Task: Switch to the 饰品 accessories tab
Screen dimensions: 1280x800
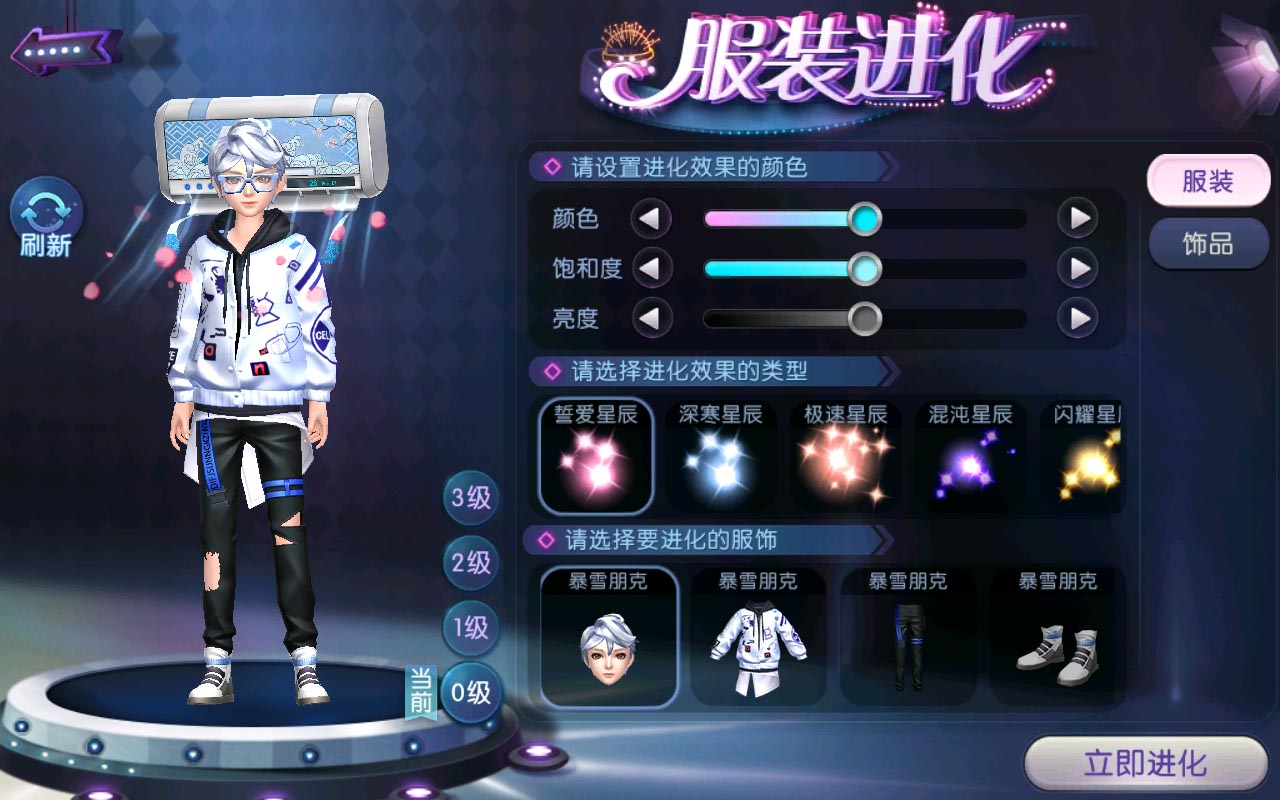Action: (1209, 243)
